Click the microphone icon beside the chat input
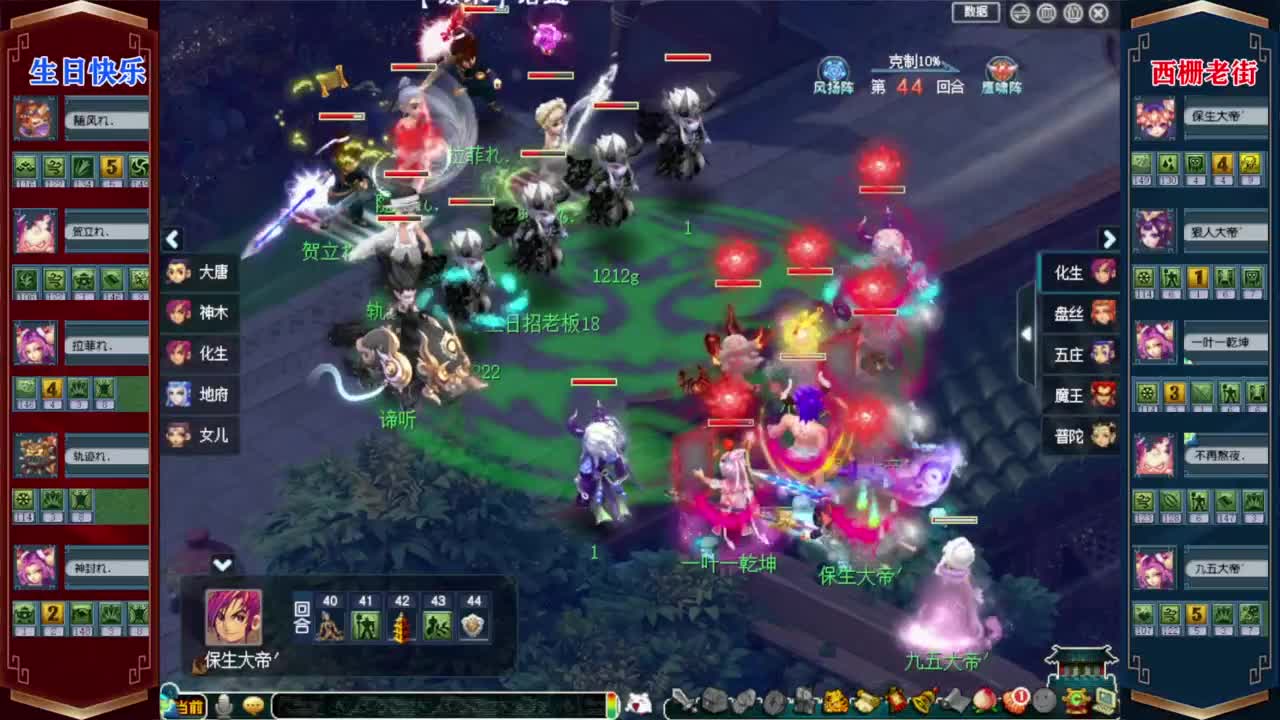 [x=224, y=703]
